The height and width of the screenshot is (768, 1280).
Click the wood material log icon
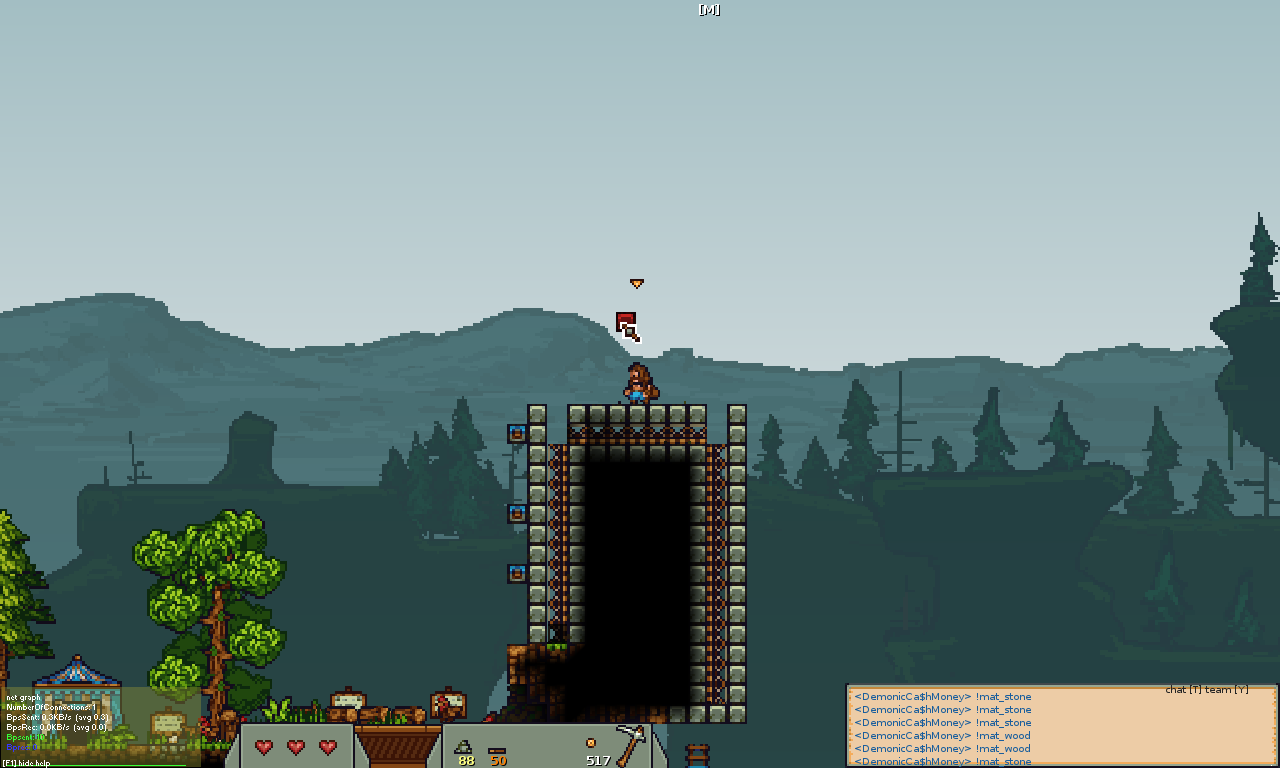pyautogui.click(x=497, y=749)
